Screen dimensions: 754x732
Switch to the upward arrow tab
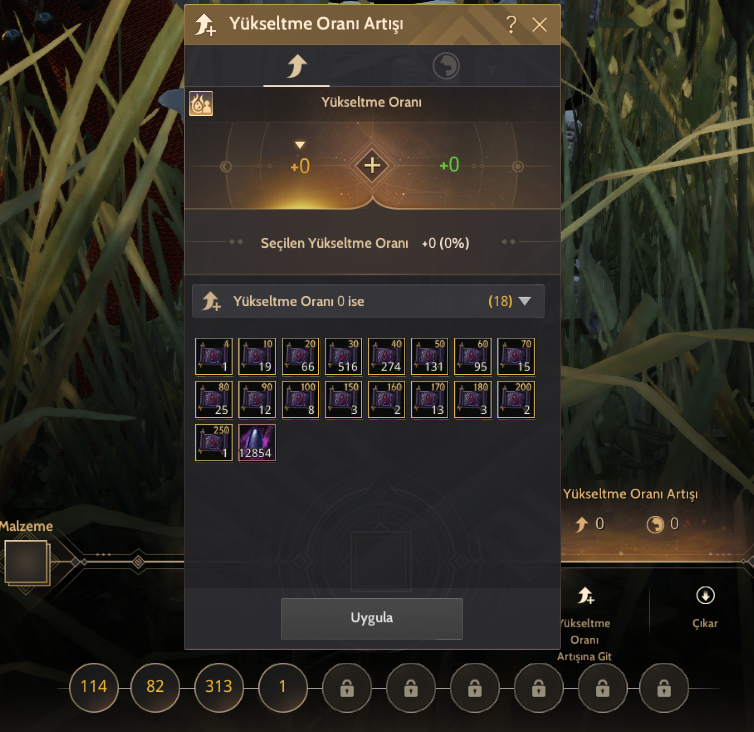[x=296, y=67]
